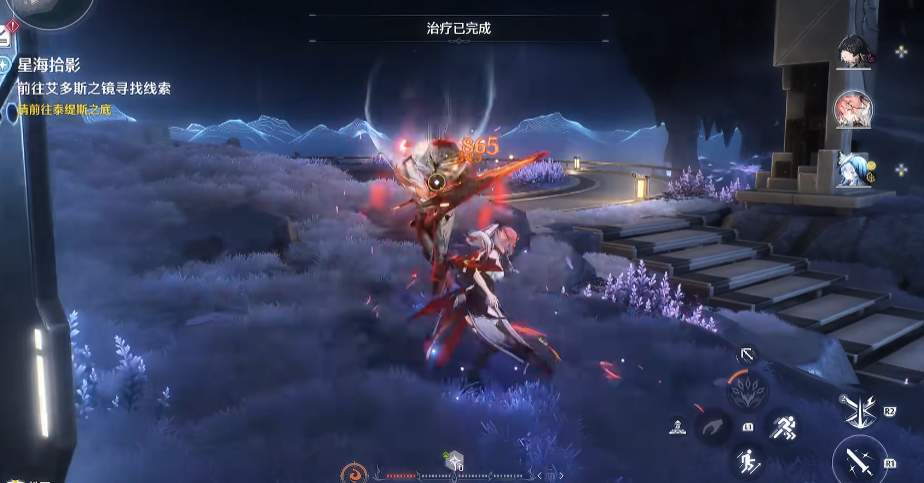Open the Starry Sea quest tracker
This screenshot has width=924, height=483.
click(55, 64)
